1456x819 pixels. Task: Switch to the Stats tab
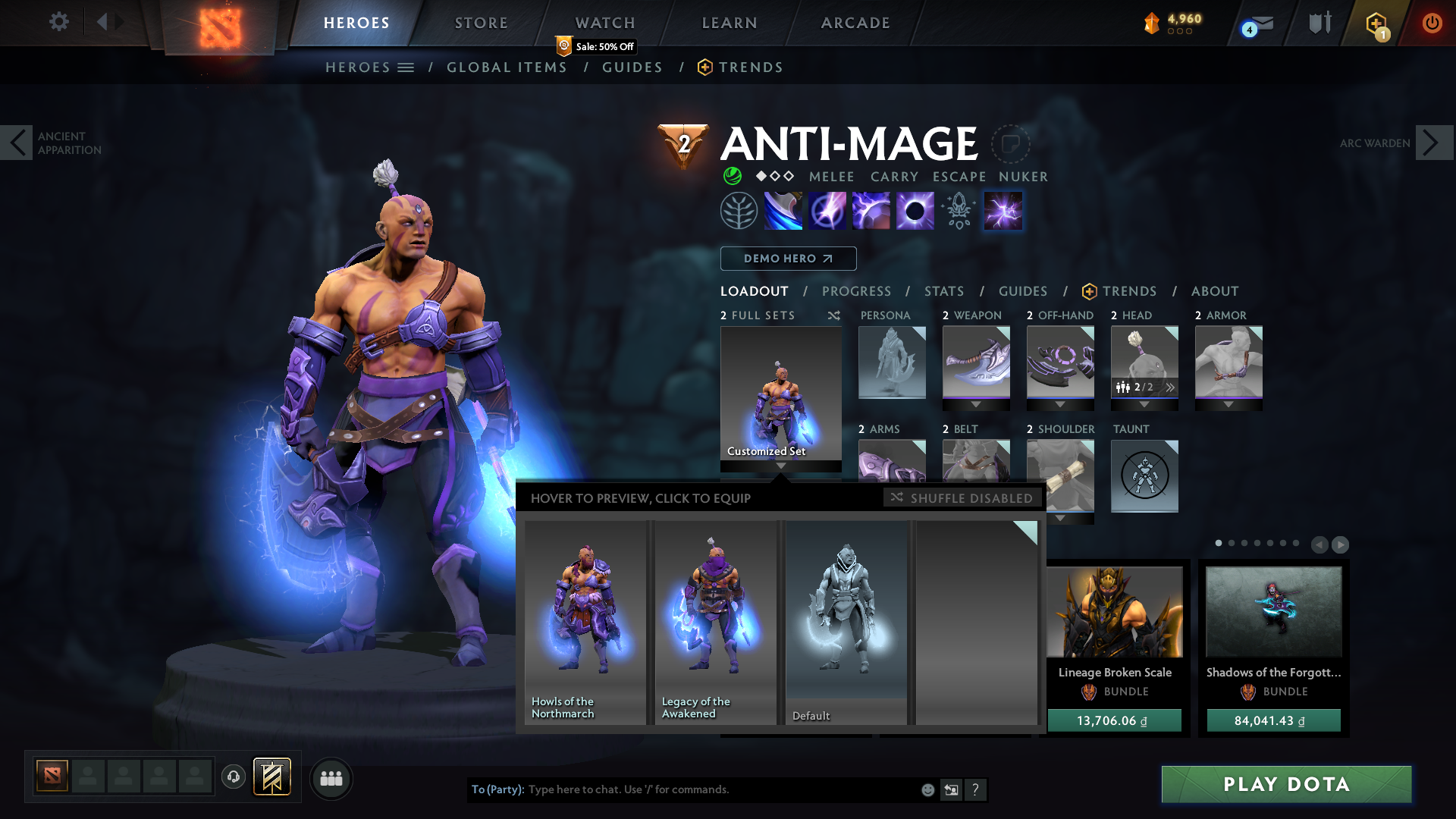point(943,291)
